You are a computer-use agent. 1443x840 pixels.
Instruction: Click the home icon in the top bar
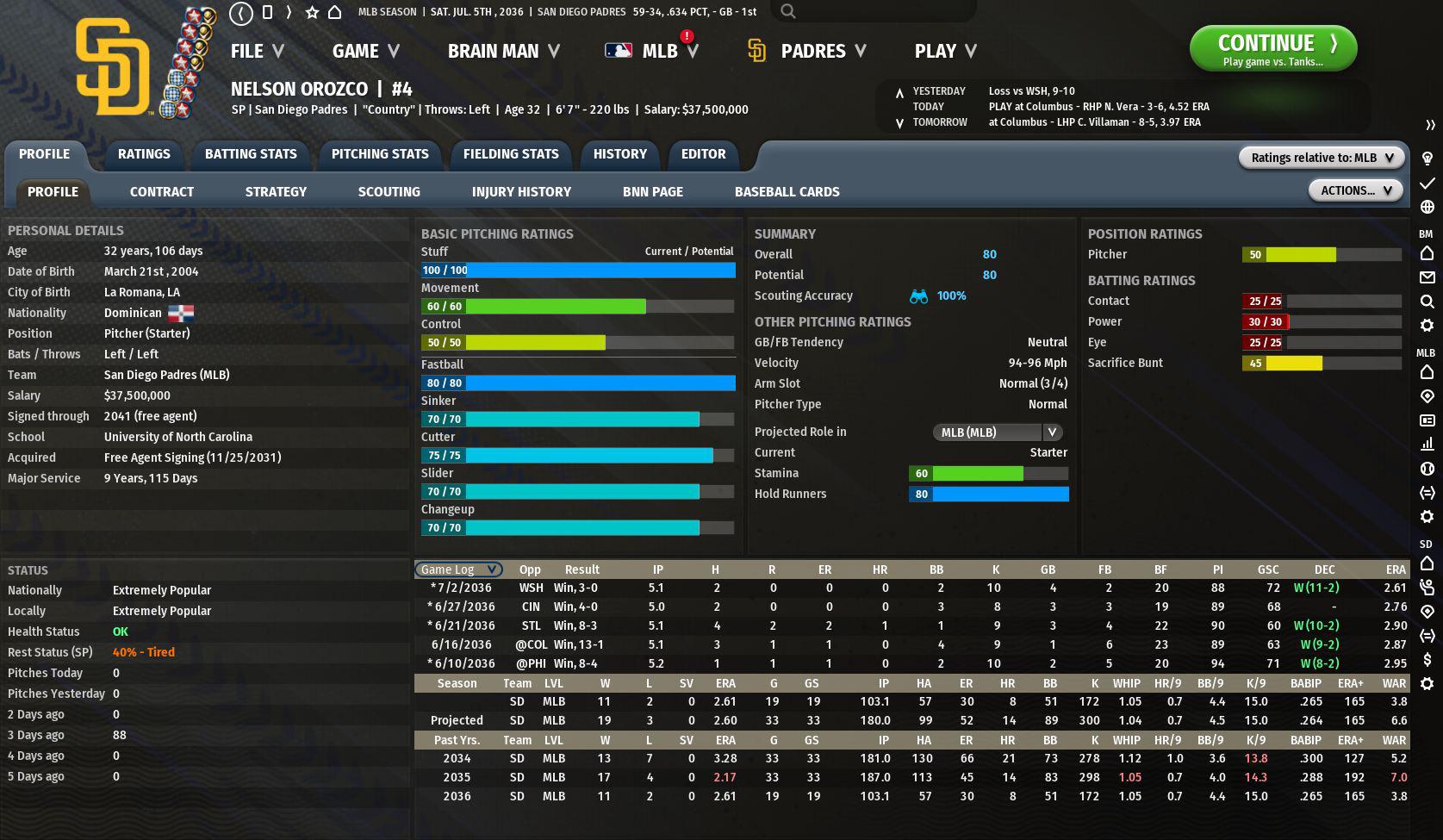coord(334,12)
